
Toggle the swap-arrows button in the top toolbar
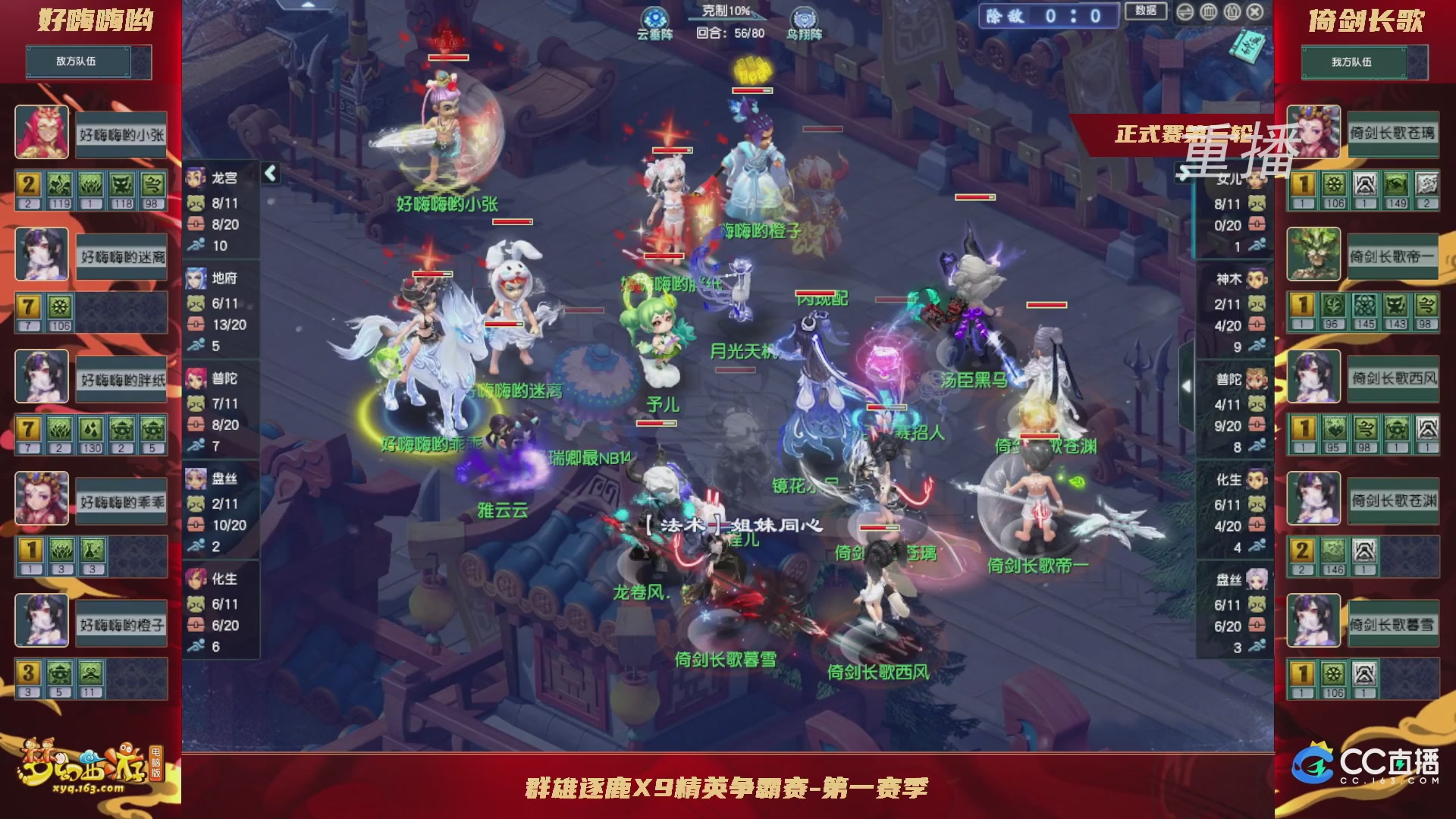pyautogui.click(x=1185, y=12)
